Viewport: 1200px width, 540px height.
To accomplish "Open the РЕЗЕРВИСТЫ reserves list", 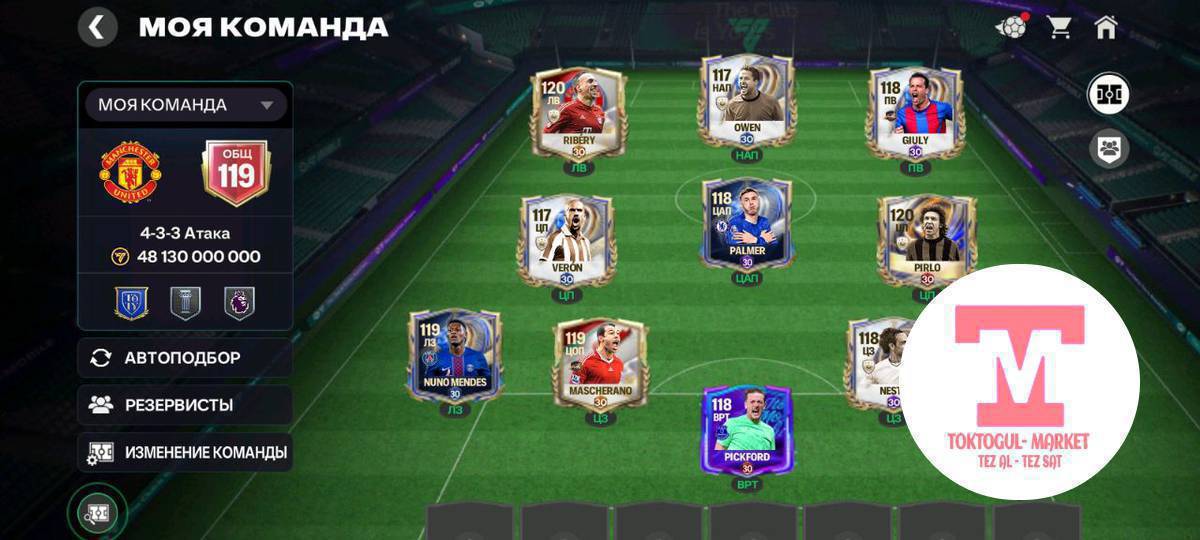I will click(x=185, y=405).
